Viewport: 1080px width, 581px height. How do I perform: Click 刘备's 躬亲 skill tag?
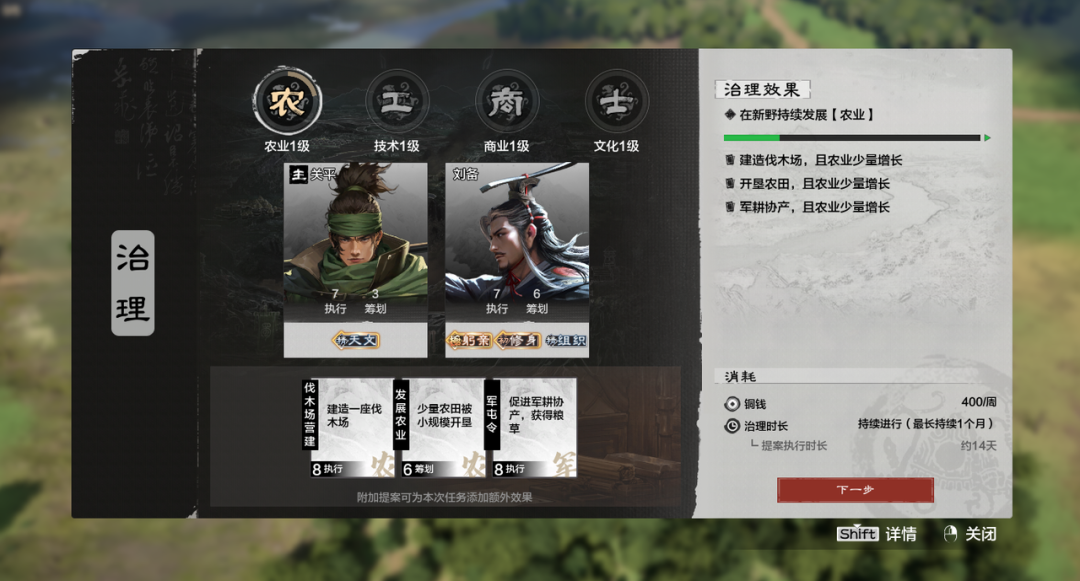pos(469,341)
